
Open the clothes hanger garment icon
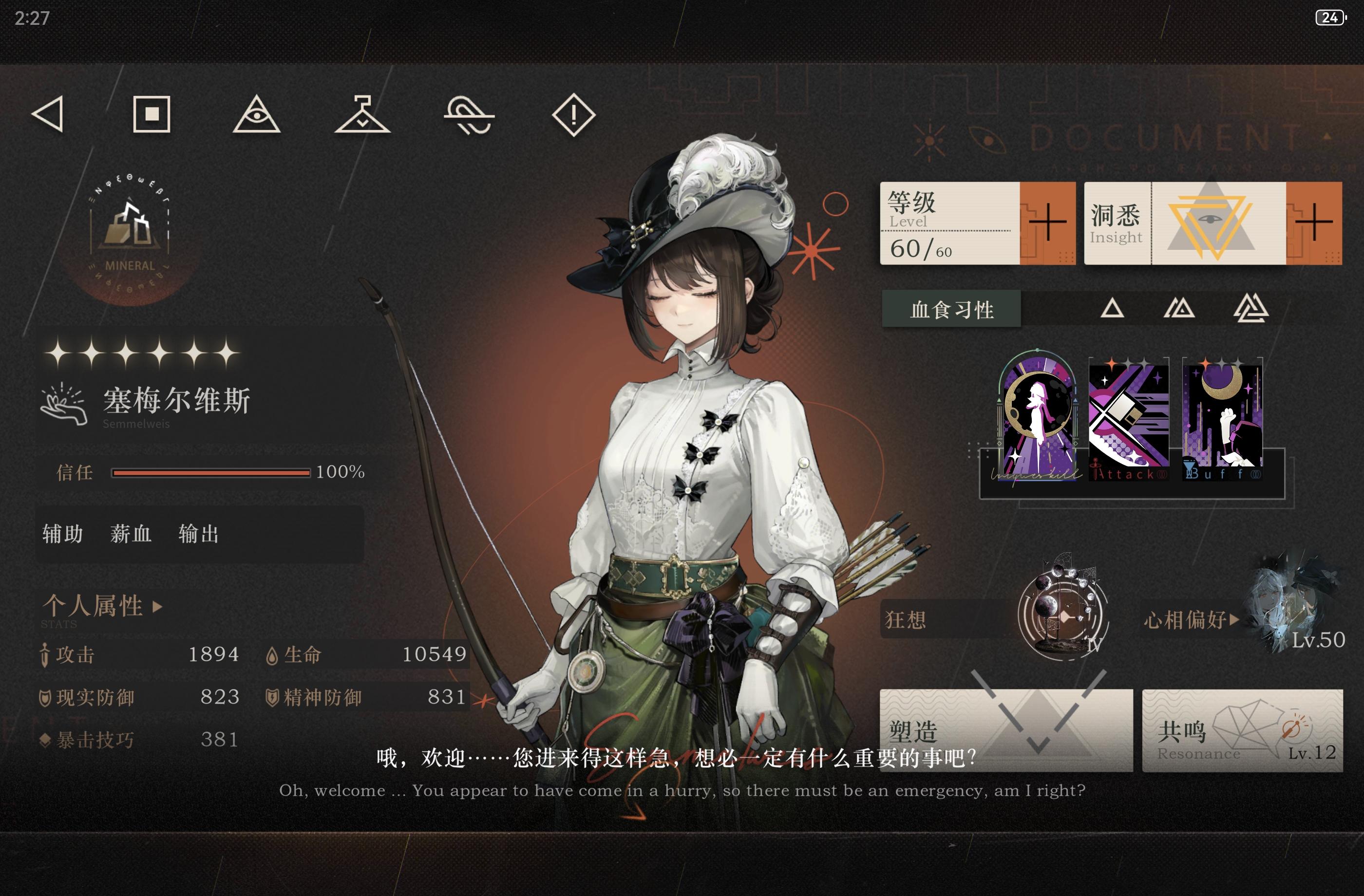(362, 114)
